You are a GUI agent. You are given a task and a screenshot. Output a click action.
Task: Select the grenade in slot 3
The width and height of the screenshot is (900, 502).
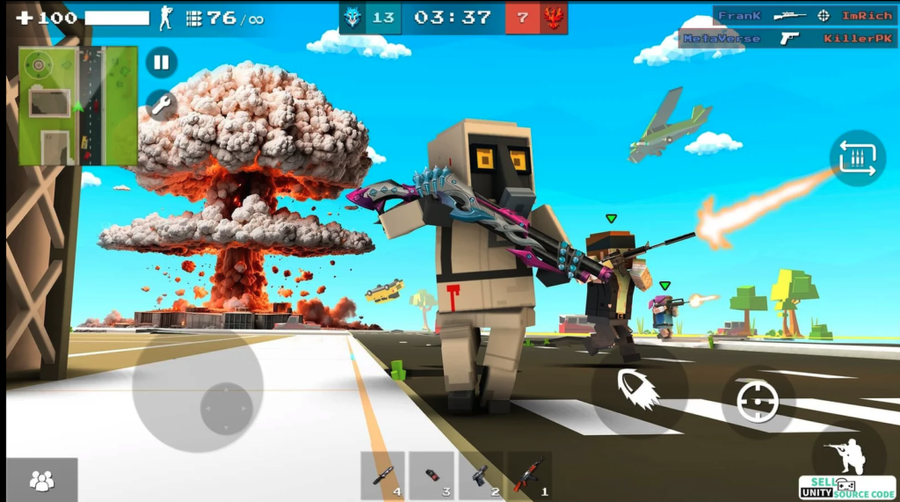pyautogui.click(x=432, y=476)
